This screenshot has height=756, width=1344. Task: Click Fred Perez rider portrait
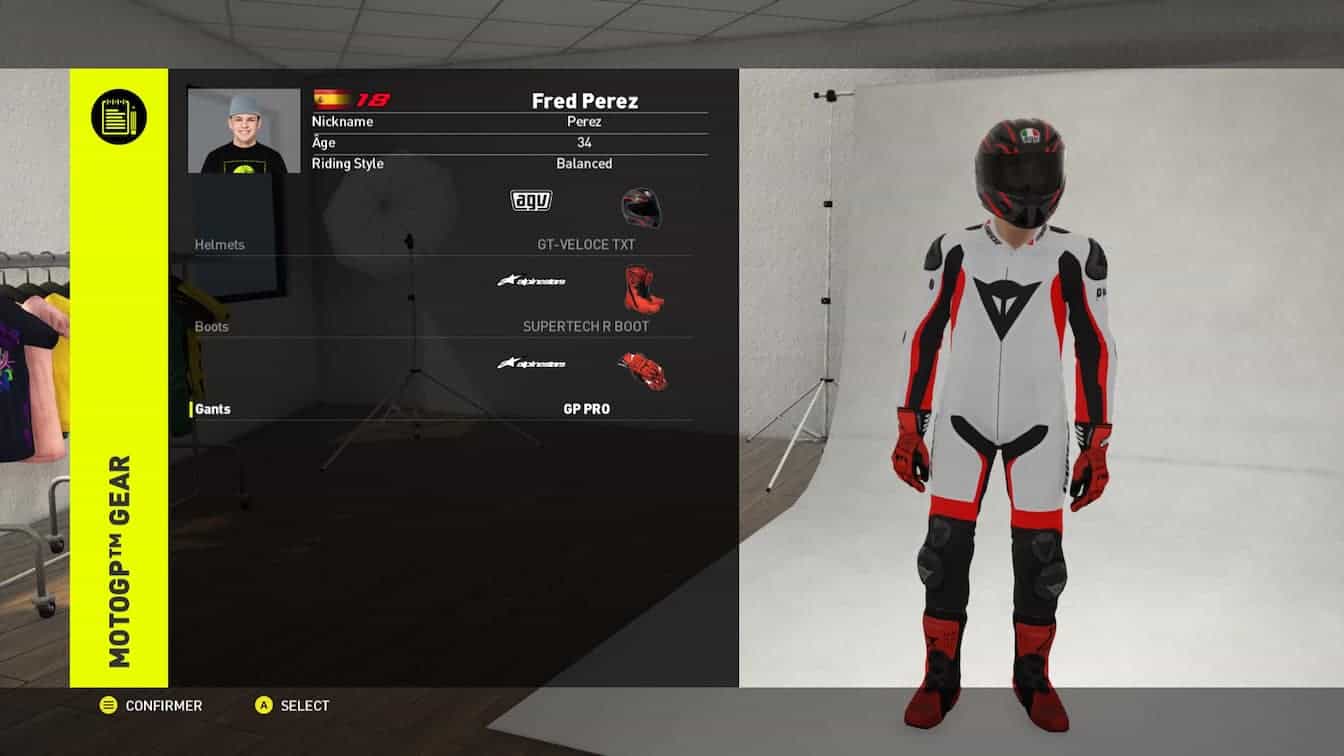(244, 131)
